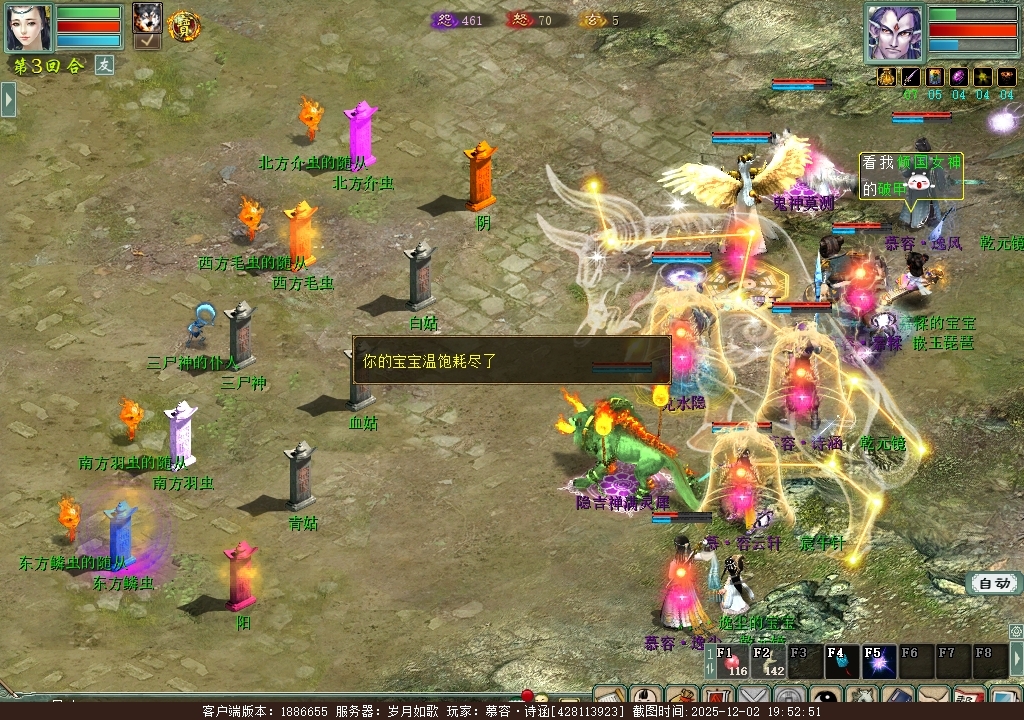Activate the F4 blue crystal skill

[842, 662]
